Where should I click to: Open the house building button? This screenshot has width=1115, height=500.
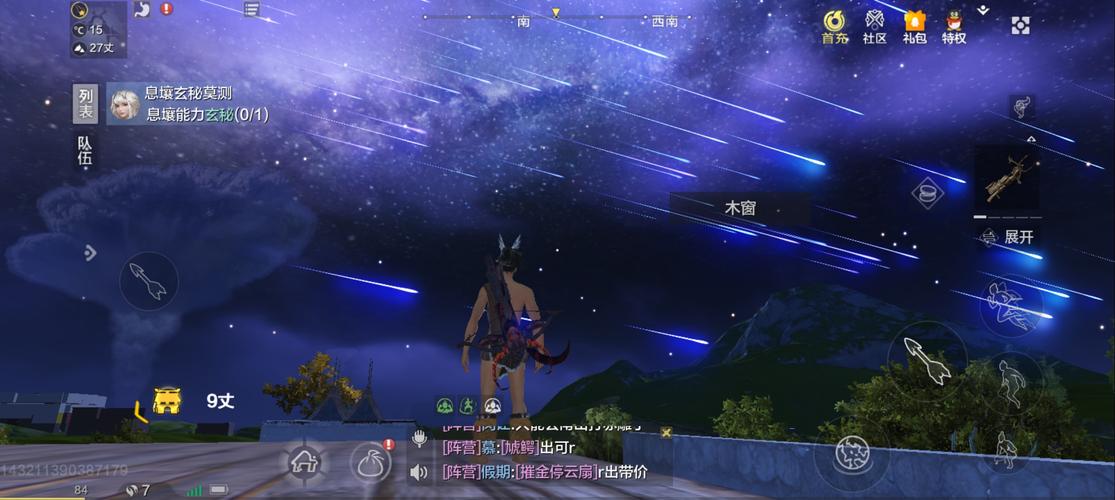click(304, 462)
